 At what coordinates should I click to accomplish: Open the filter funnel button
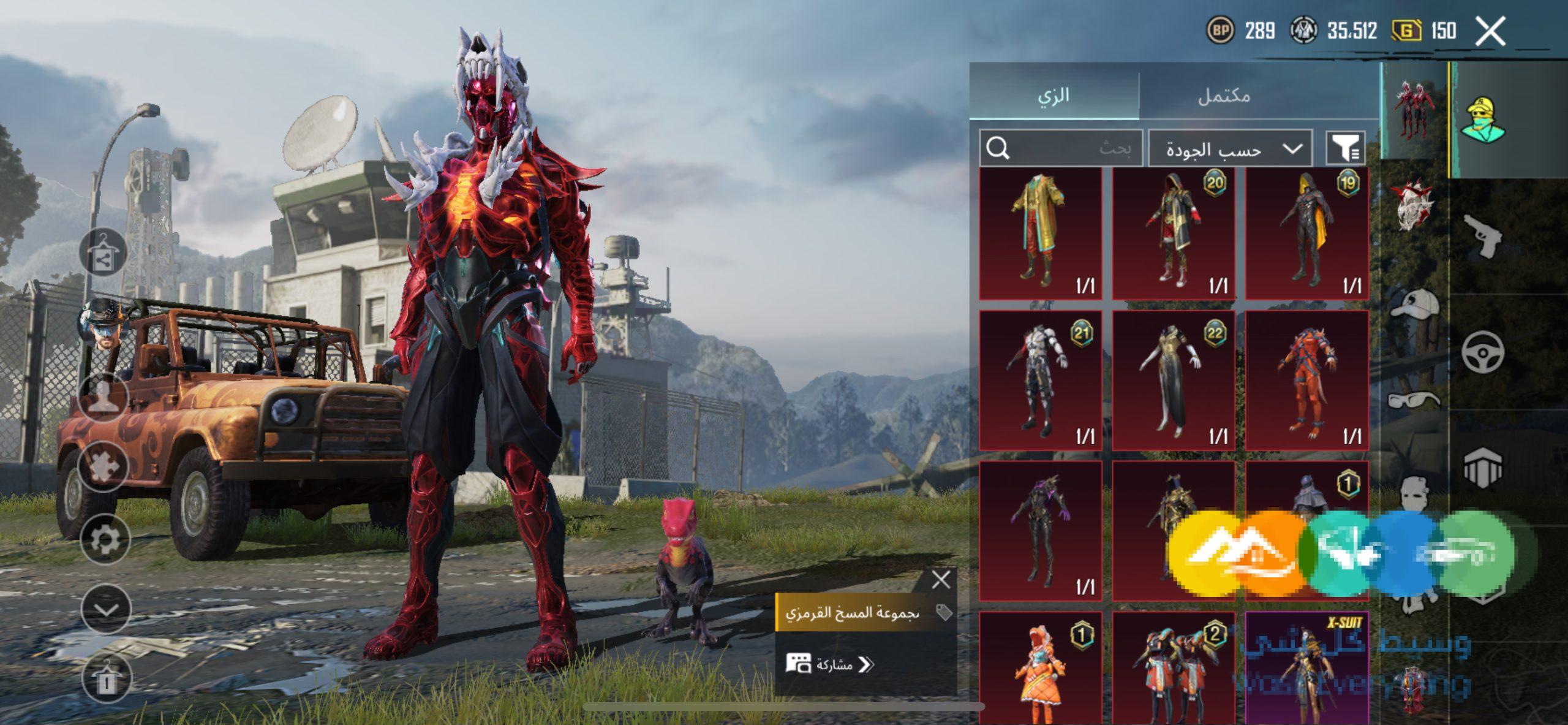pyautogui.click(x=1345, y=148)
